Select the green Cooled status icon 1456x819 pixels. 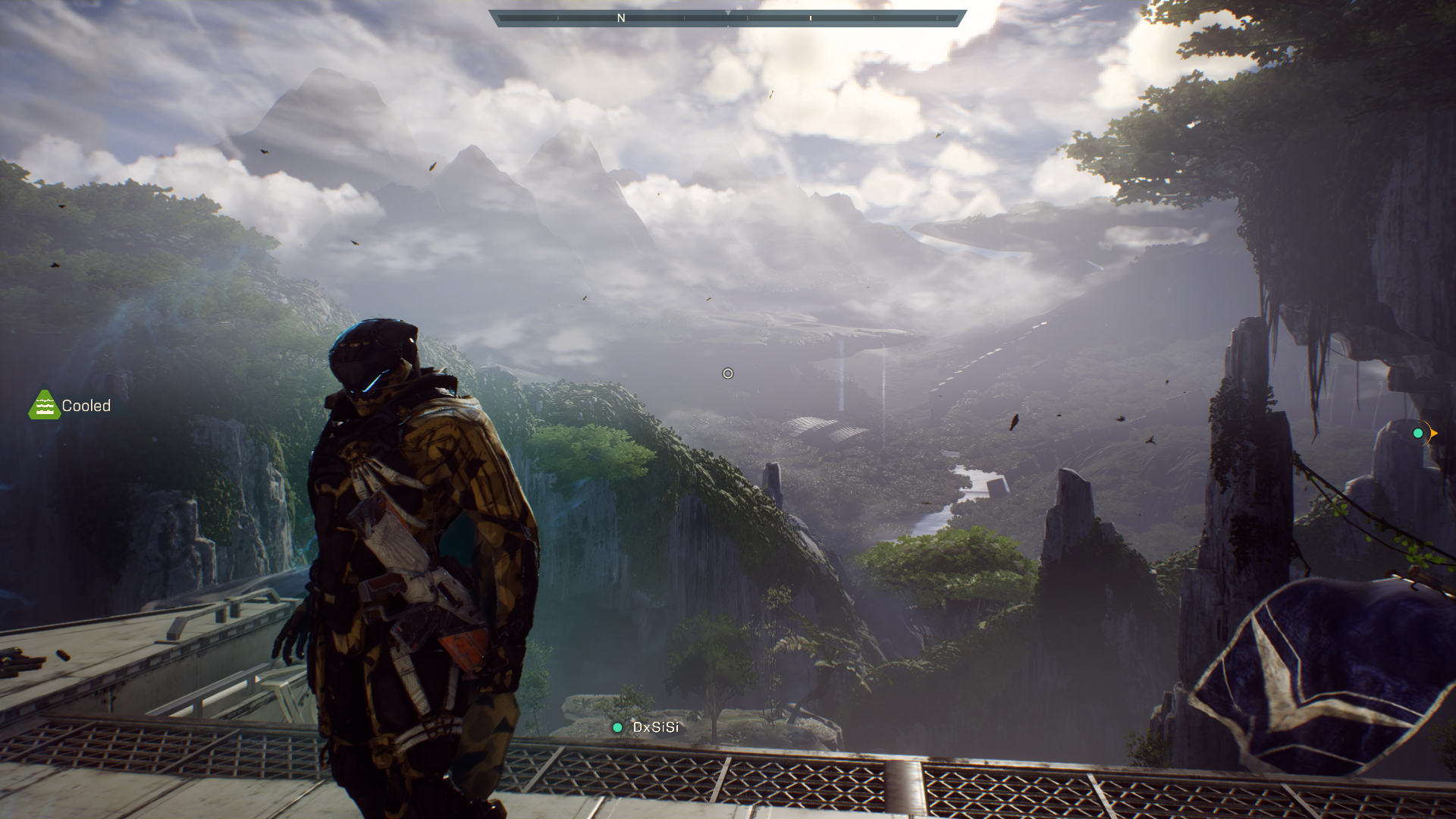click(x=44, y=406)
